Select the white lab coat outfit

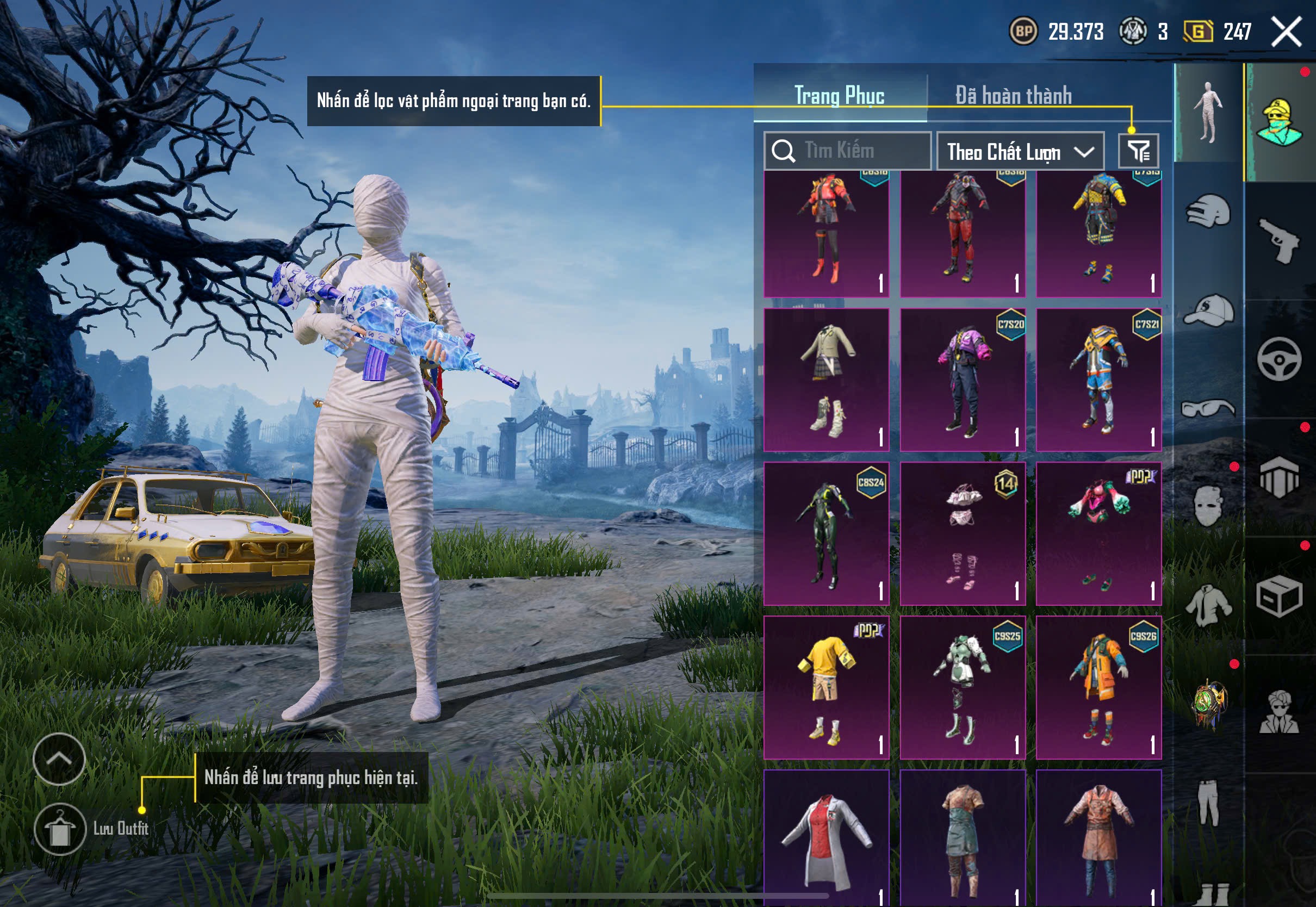(826, 838)
